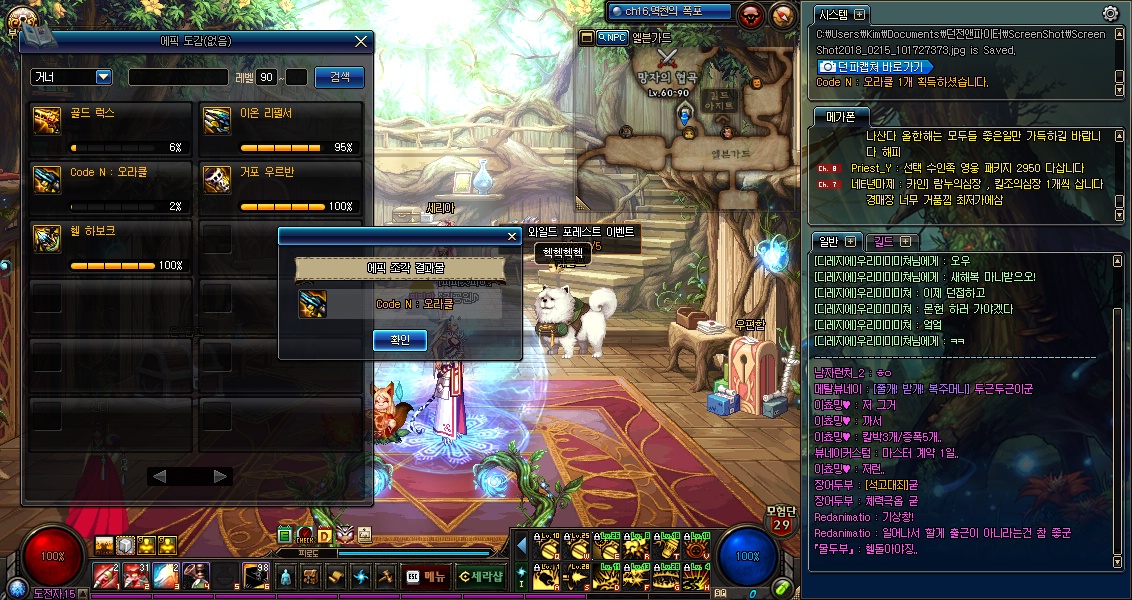Choose the 거포 우르반 epic entry
The height and width of the screenshot is (600, 1132).
280,189
